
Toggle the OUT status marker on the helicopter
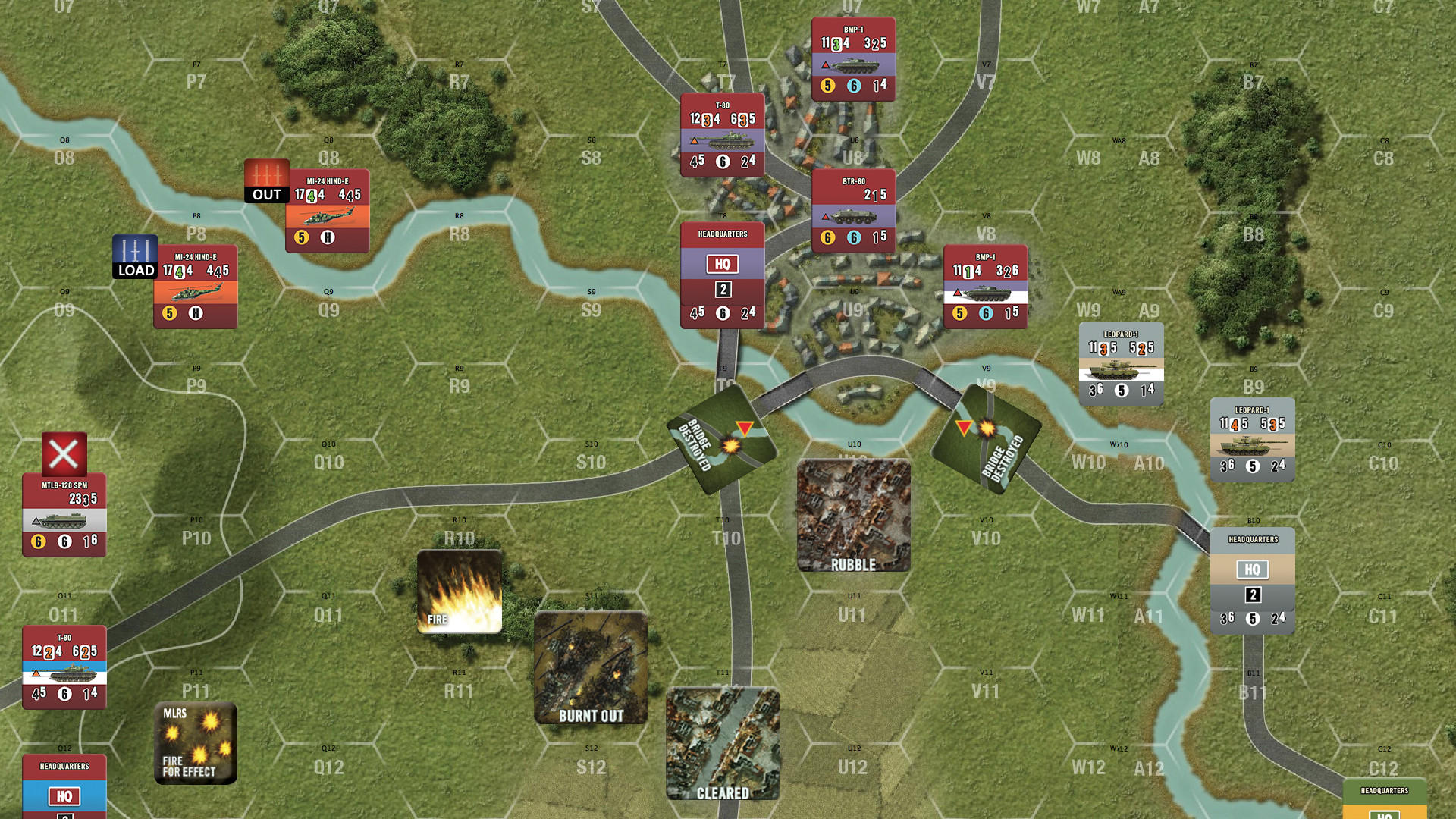click(267, 180)
